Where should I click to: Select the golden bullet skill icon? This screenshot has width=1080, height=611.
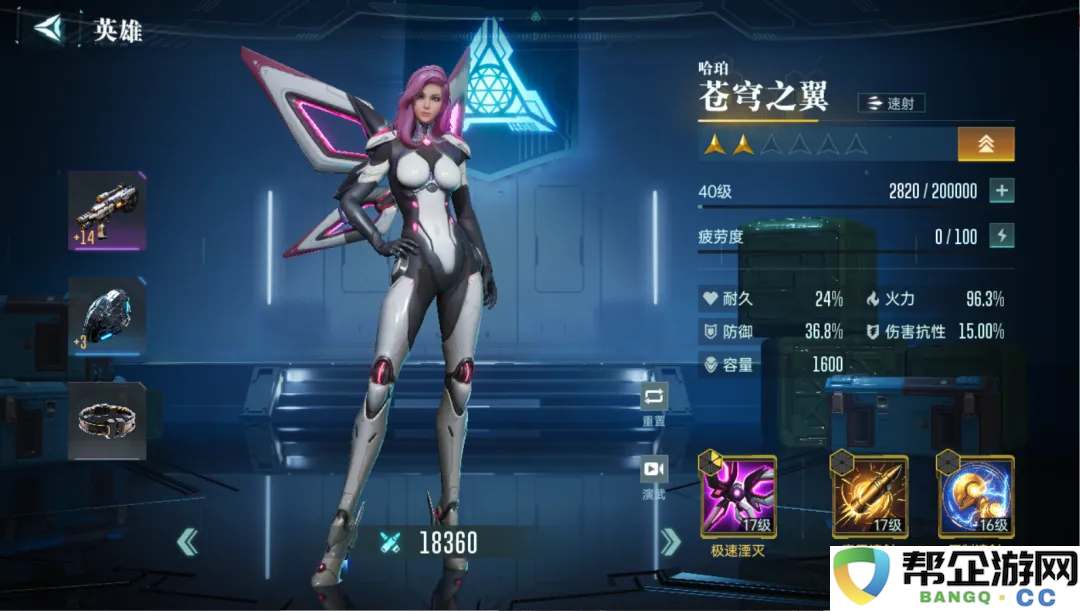[x=870, y=496]
